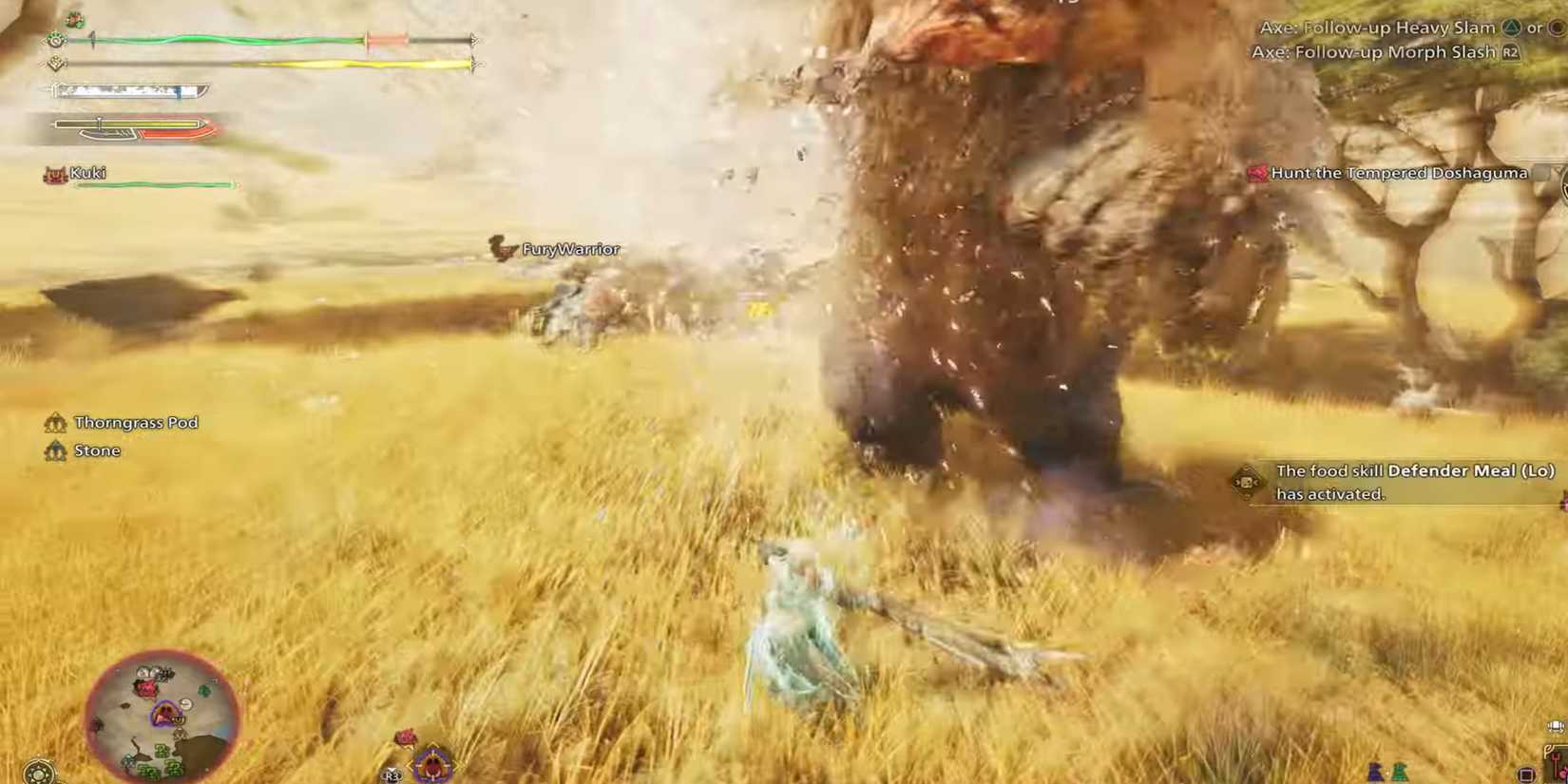This screenshot has height=784, width=1568.
Task: Click the food skill icon beside the Defender Meal message
Action: [1245, 481]
